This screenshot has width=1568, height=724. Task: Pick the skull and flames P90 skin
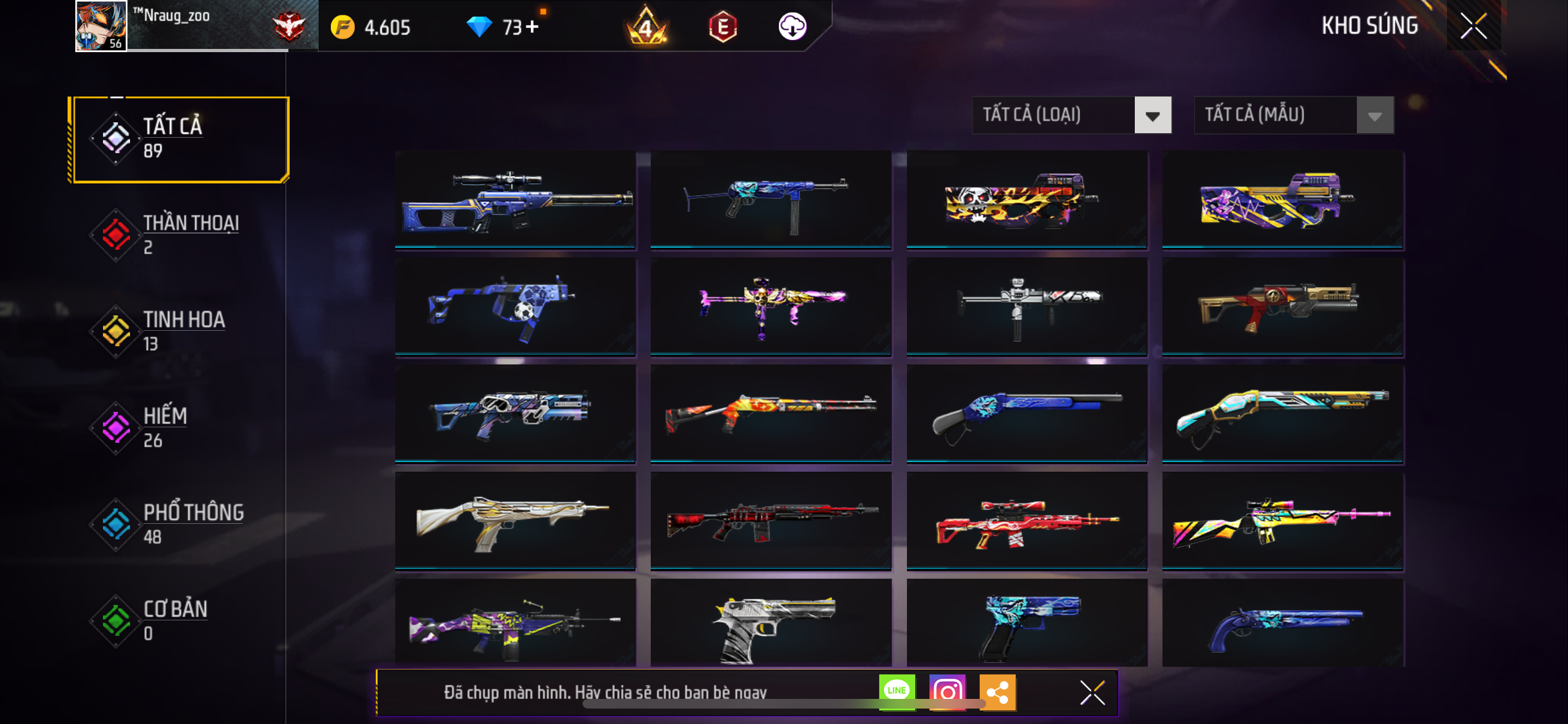[x=1027, y=200]
